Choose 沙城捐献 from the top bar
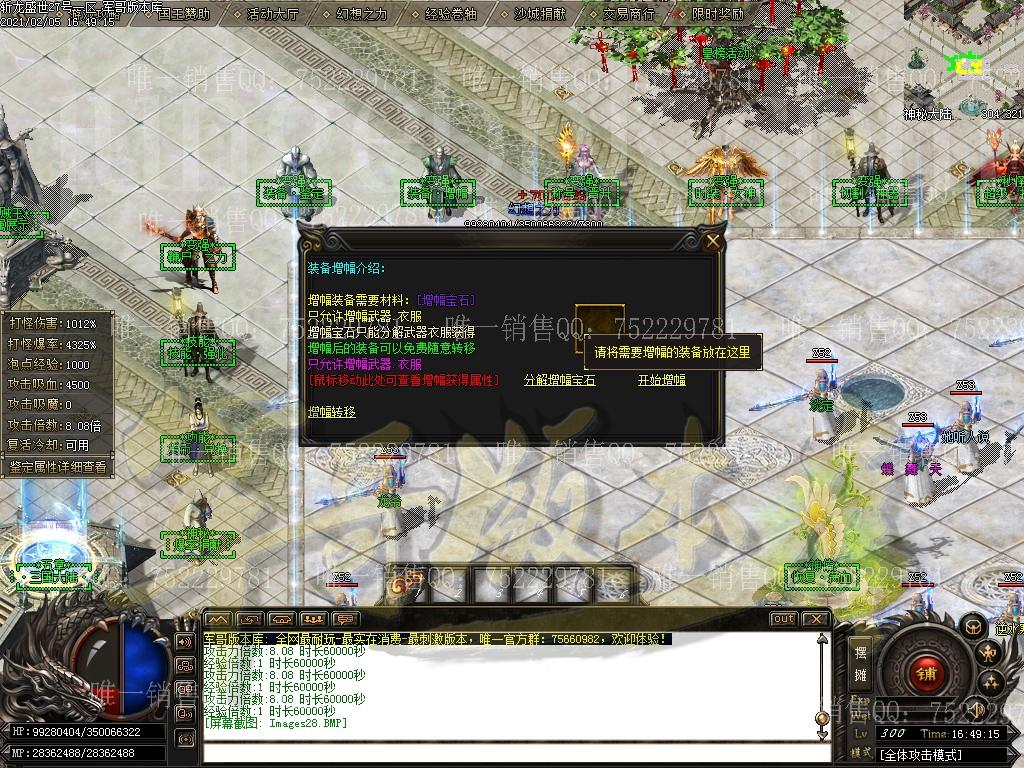 coord(539,14)
